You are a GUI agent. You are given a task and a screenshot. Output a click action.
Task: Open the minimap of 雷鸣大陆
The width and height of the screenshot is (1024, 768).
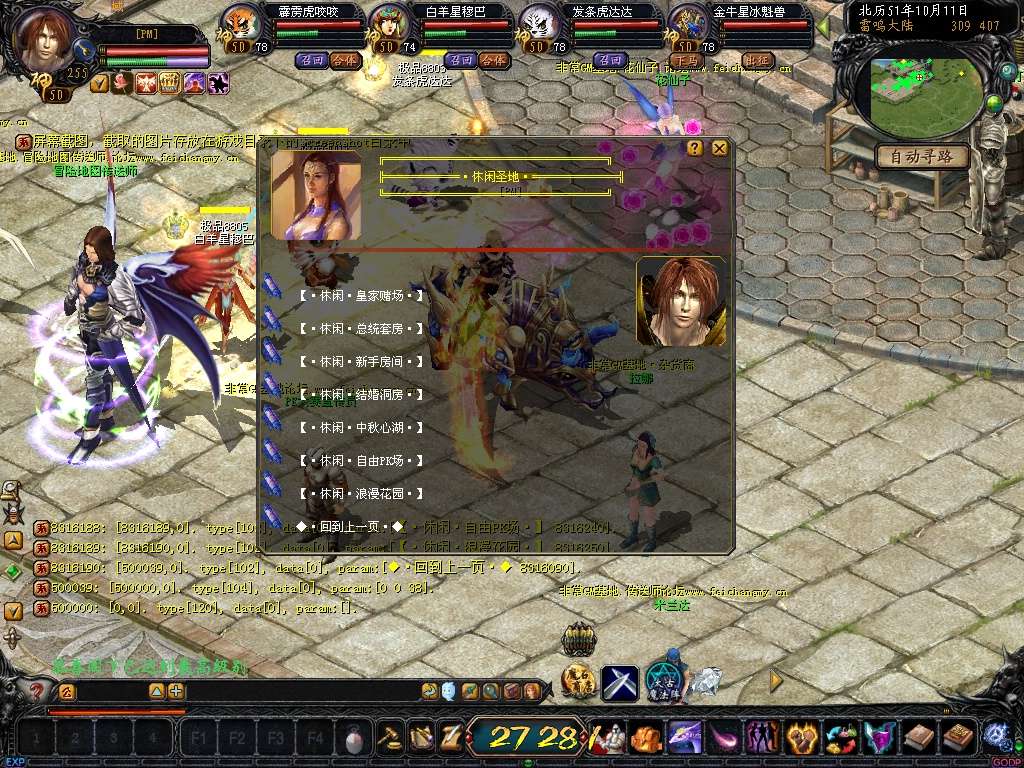pos(924,91)
